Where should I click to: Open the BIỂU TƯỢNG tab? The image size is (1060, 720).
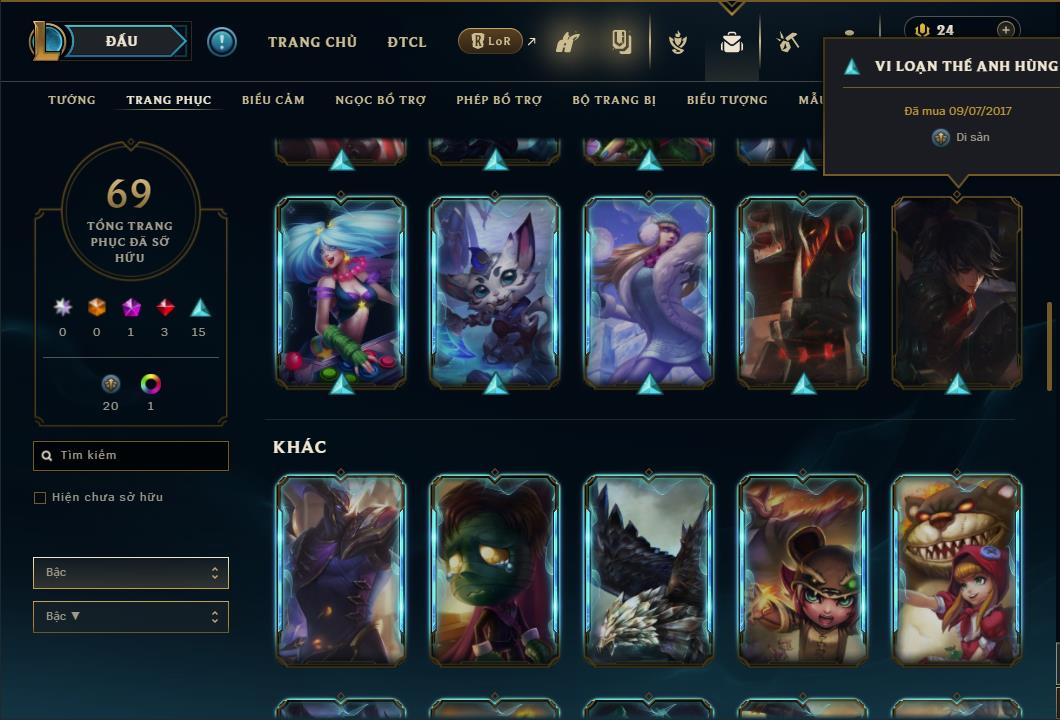pos(727,100)
